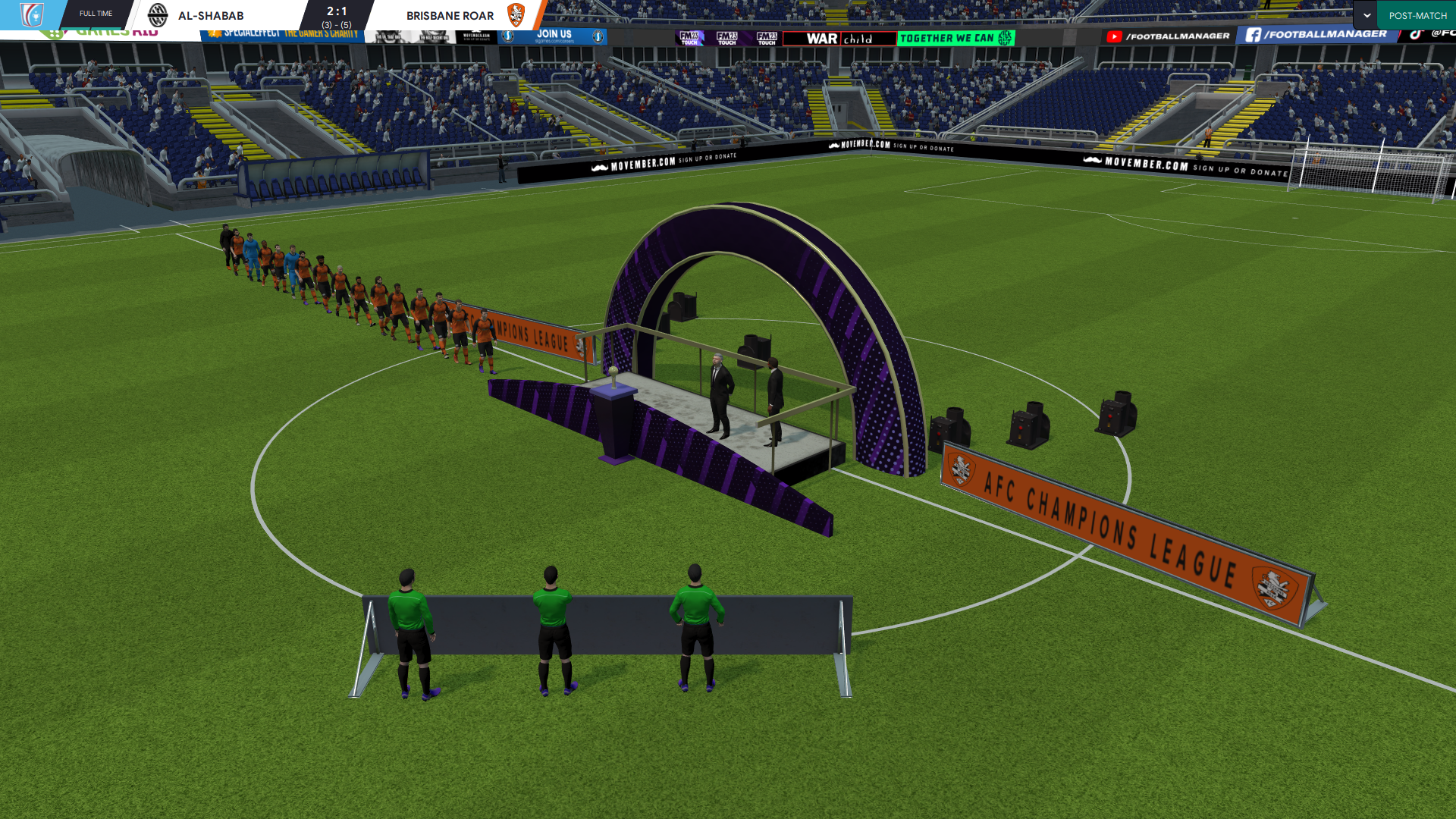The image size is (1456, 819).
Task: Open the Al-Shabab team name
Action: click(x=211, y=15)
